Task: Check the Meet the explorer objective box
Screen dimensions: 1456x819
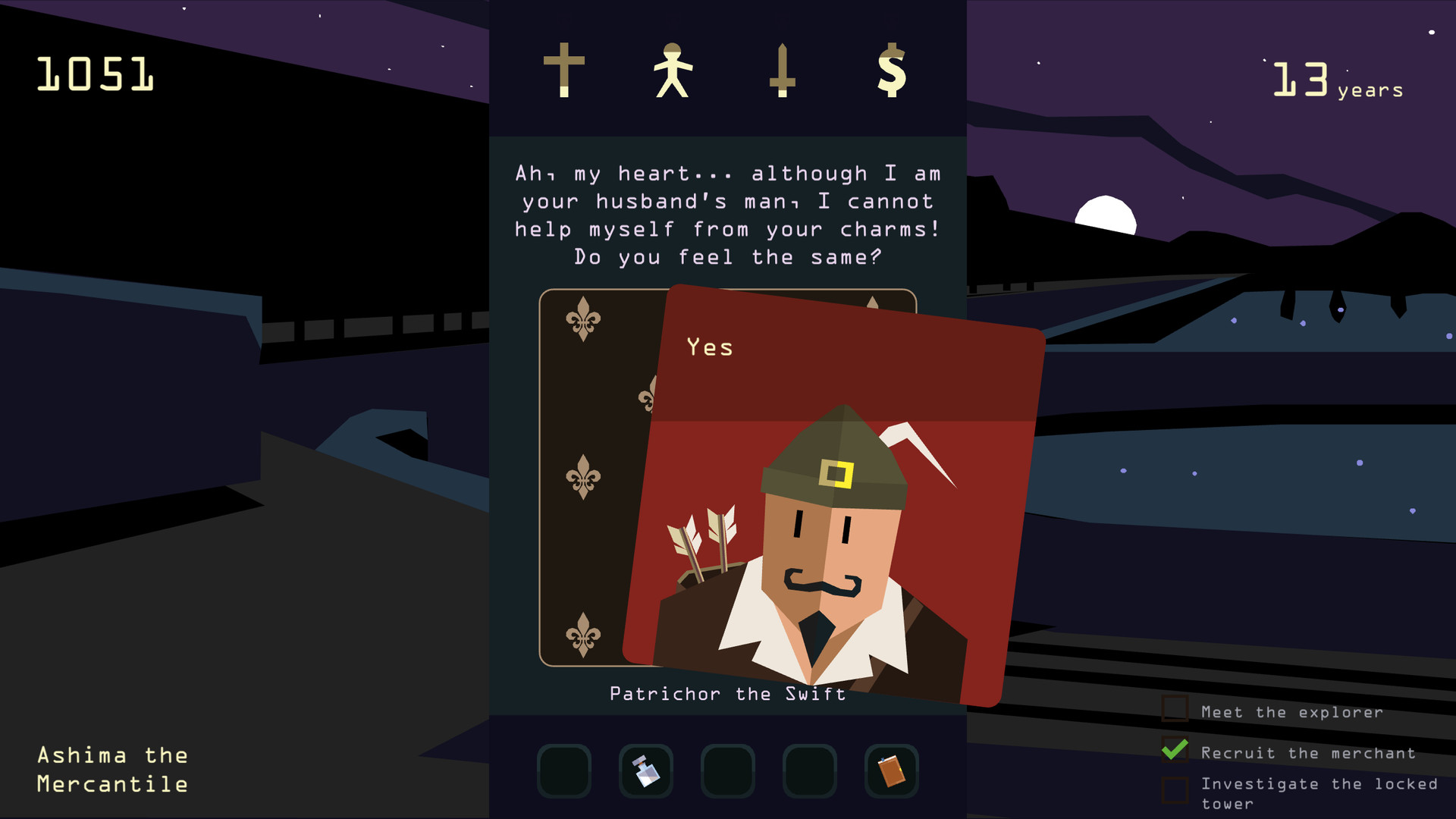Action: click(x=1176, y=710)
